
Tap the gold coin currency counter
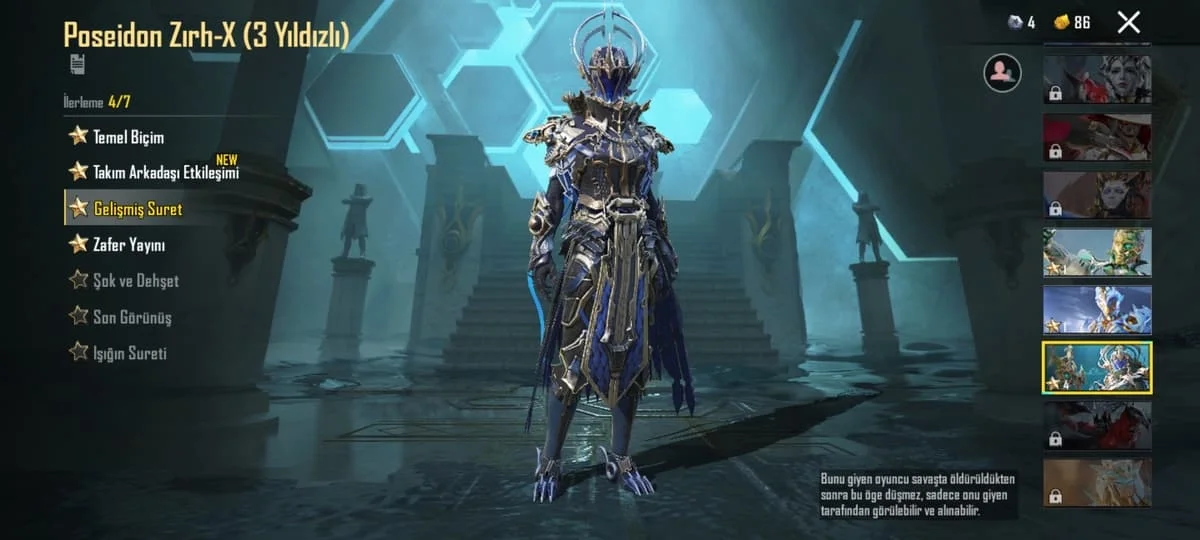1073,22
